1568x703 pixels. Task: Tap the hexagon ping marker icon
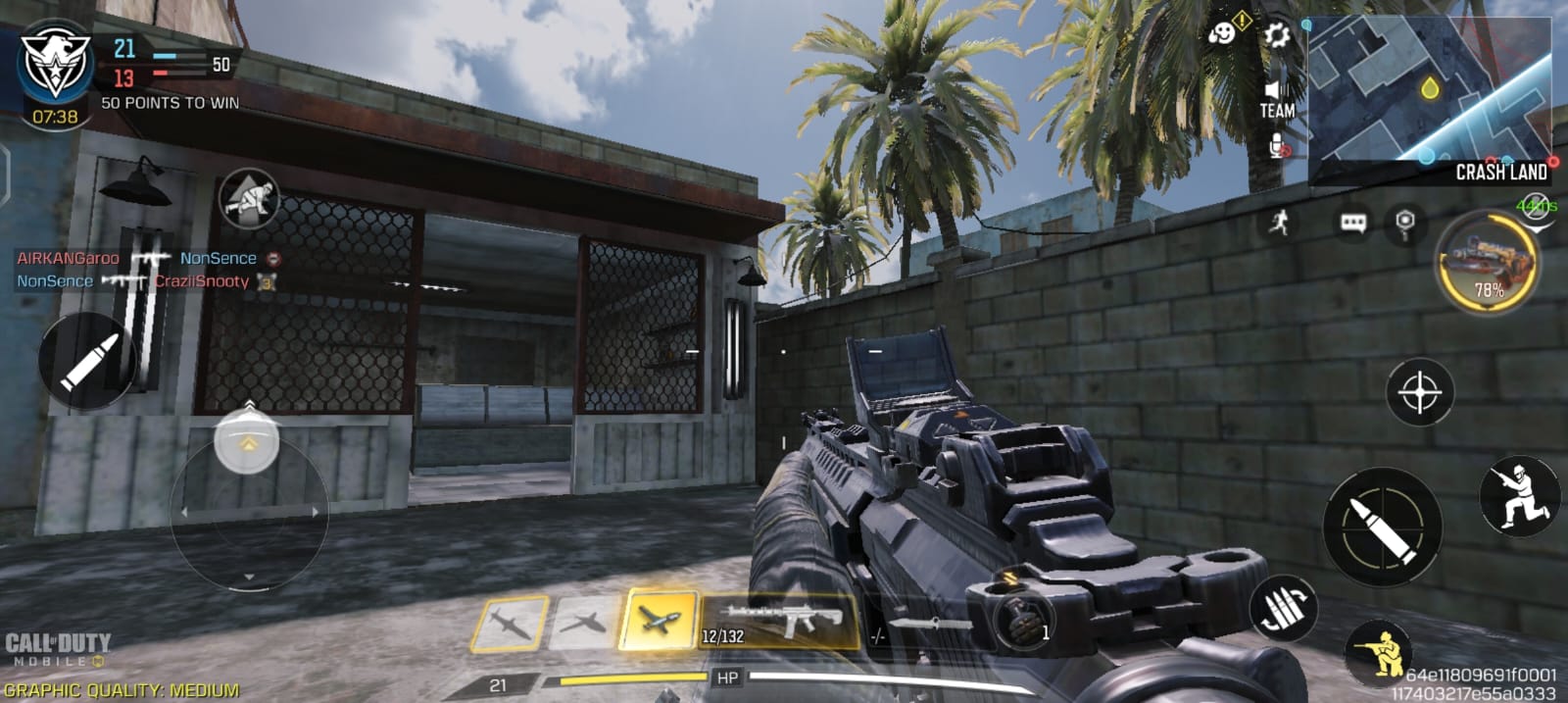point(1405,223)
